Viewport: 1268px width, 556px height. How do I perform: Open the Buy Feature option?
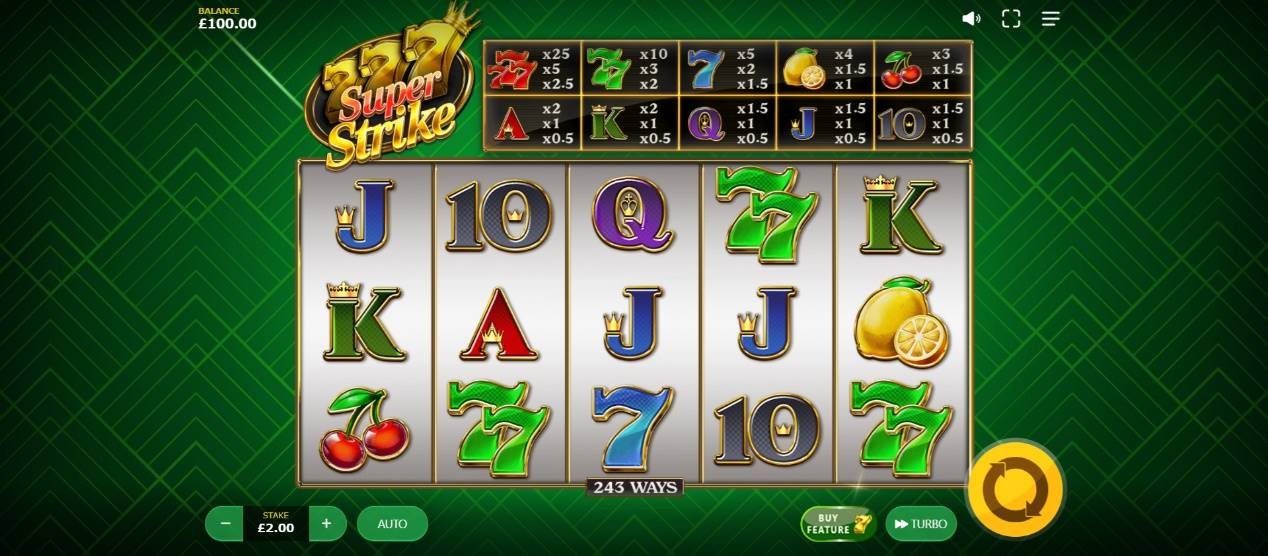point(838,523)
